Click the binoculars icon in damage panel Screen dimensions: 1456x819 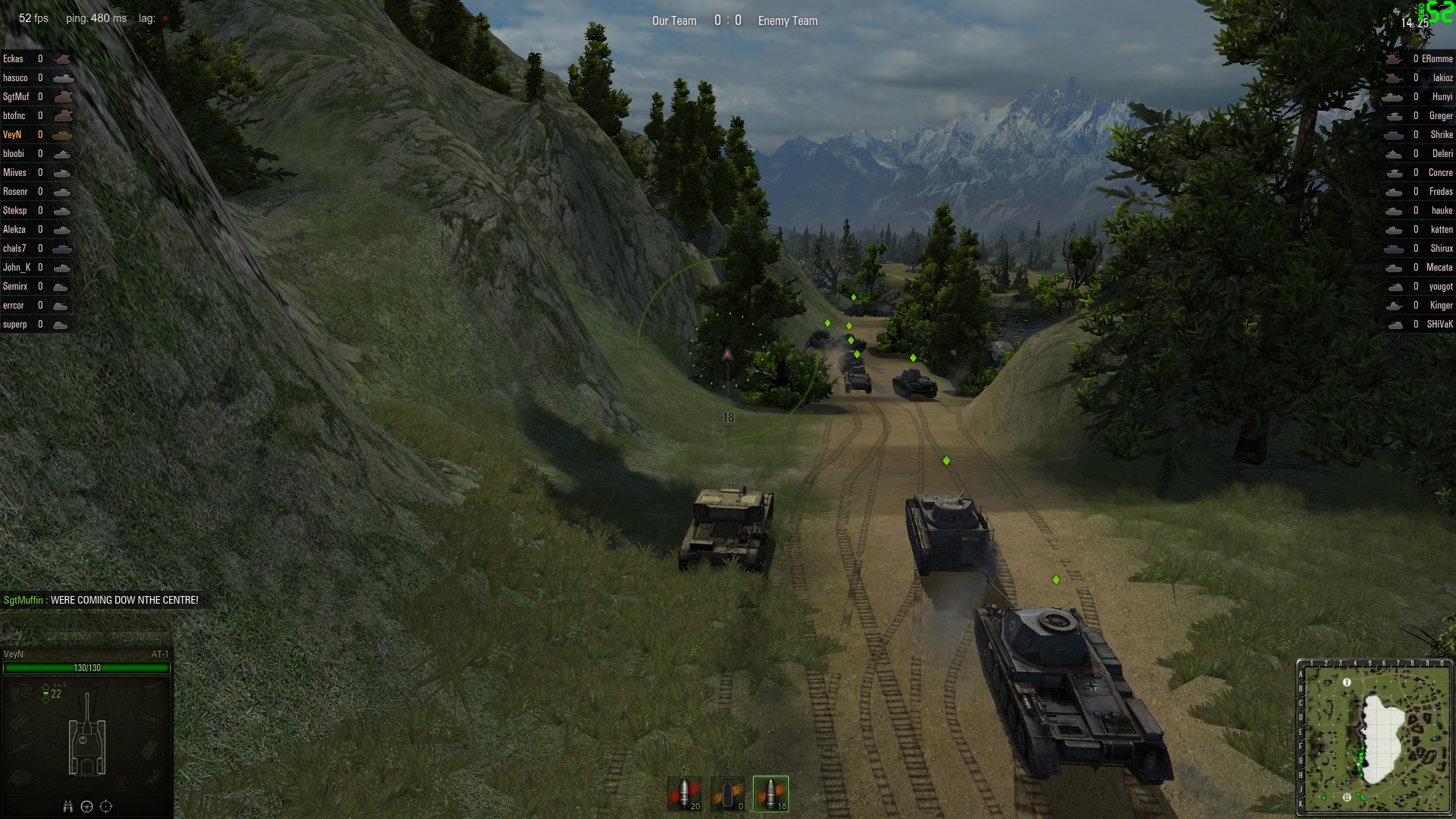click(x=68, y=806)
